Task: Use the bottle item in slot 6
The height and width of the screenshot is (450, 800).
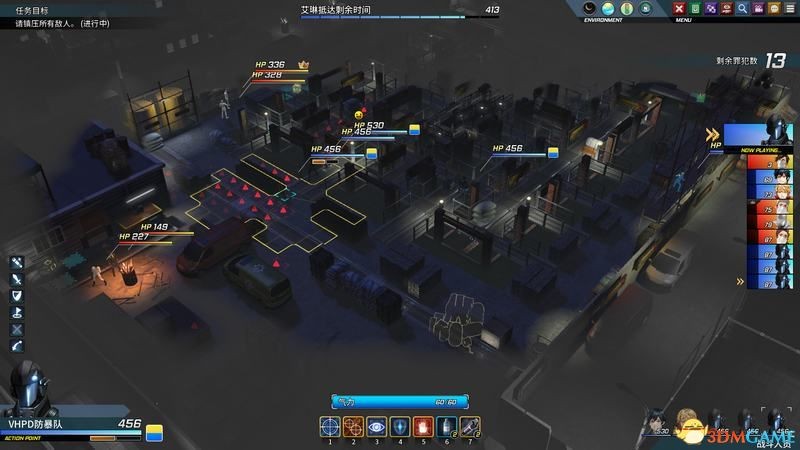Action: (x=446, y=428)
